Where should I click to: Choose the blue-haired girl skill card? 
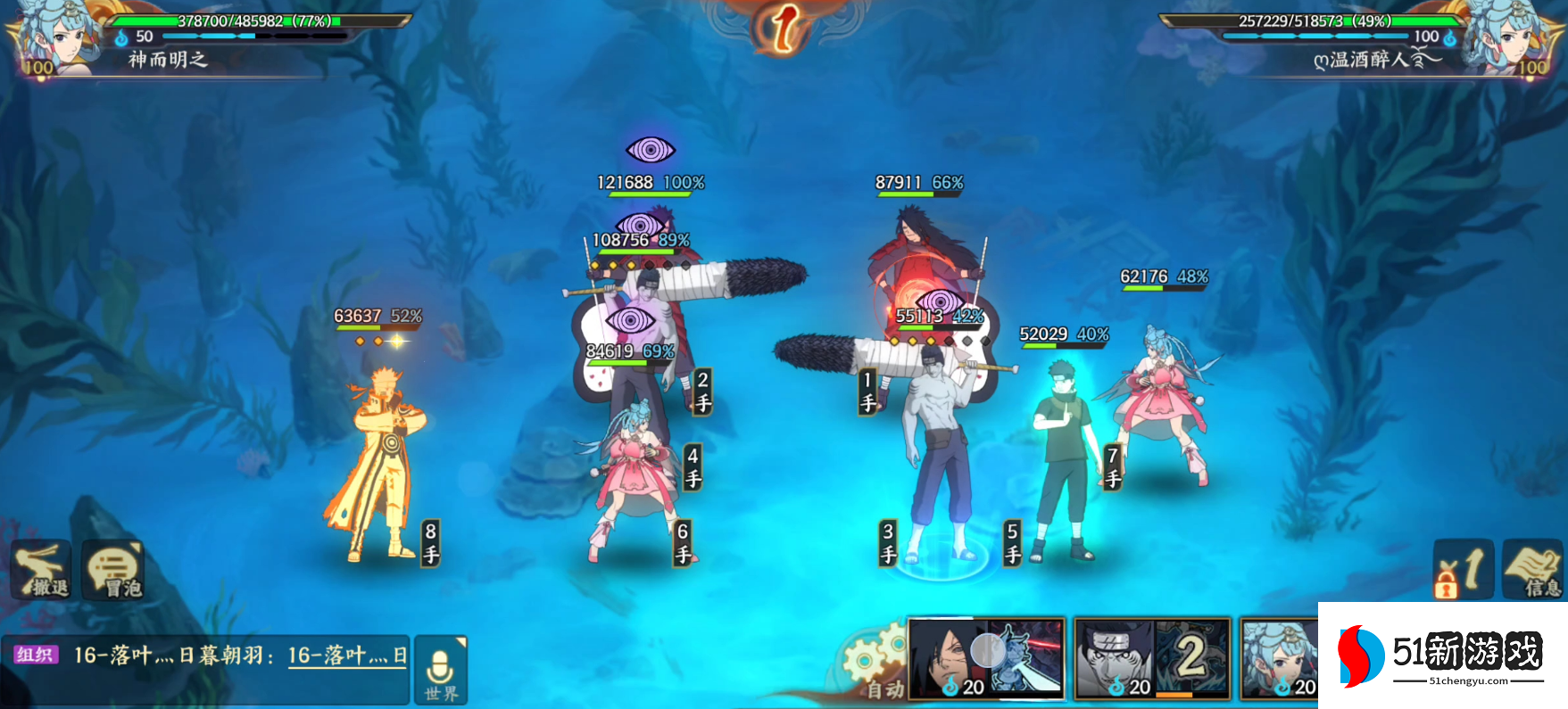(x=1280, y=658)
